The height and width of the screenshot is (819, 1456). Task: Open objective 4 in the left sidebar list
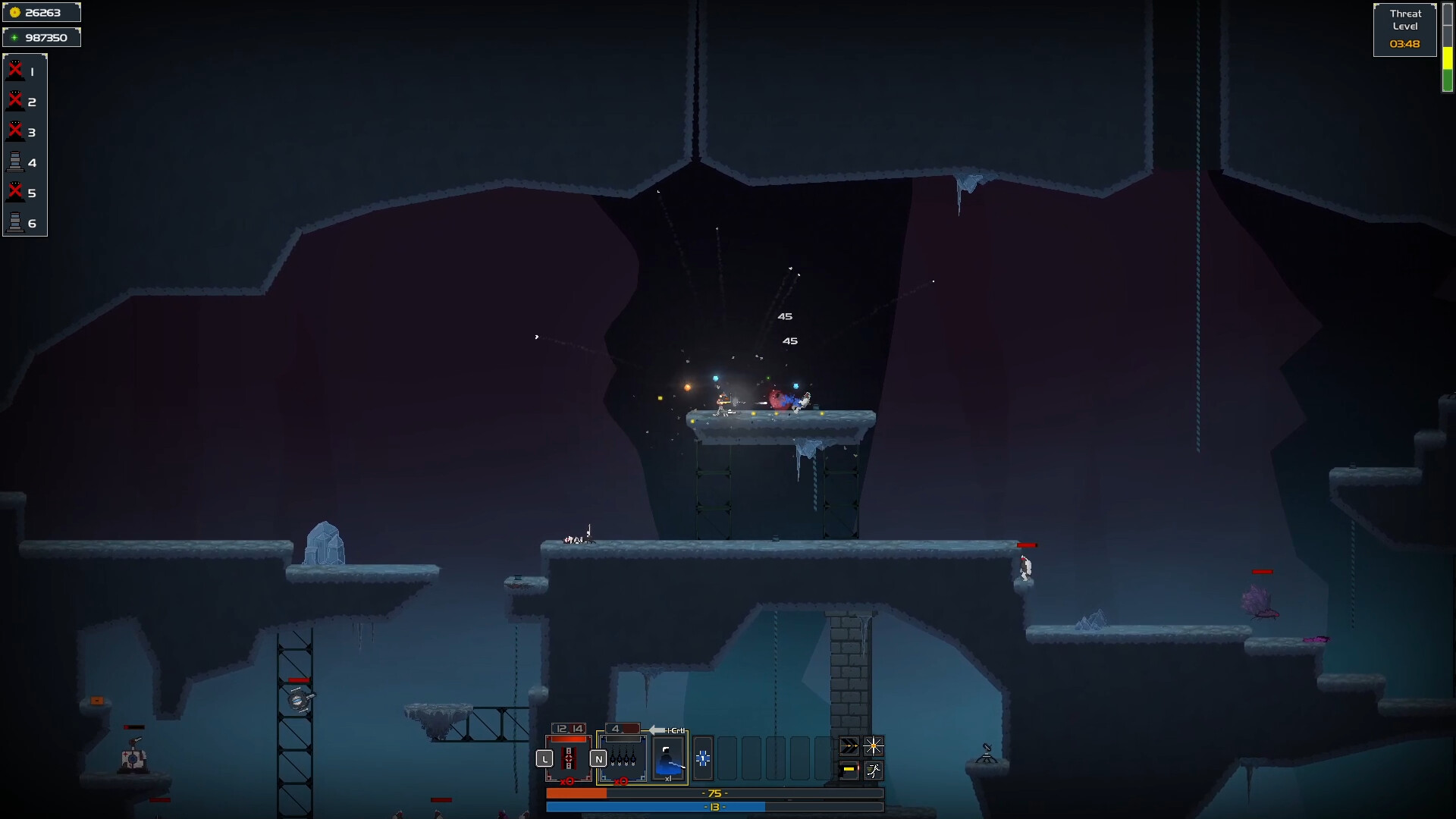click(x=23, y=162)
